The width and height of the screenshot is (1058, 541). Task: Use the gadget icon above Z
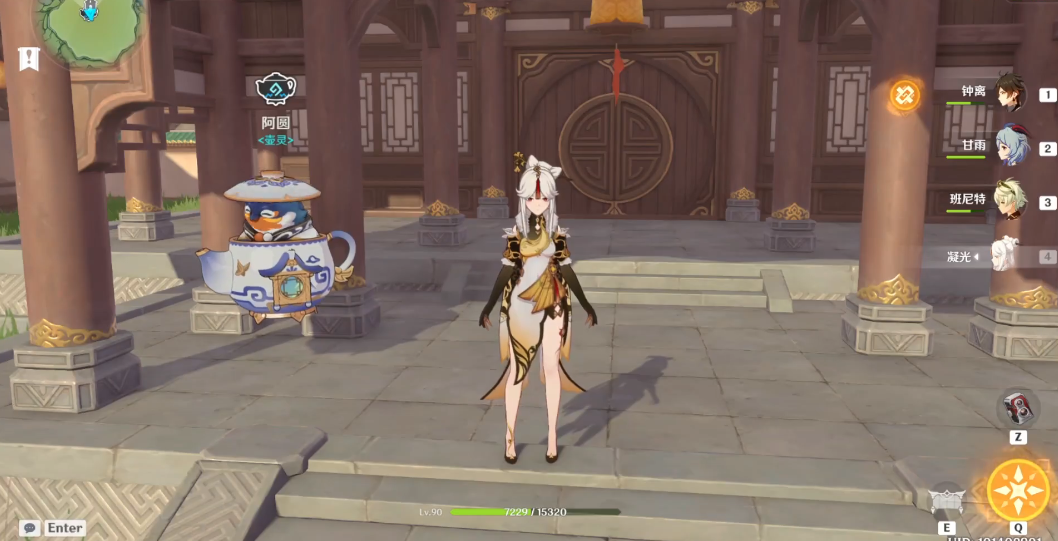coord(1018,408)
